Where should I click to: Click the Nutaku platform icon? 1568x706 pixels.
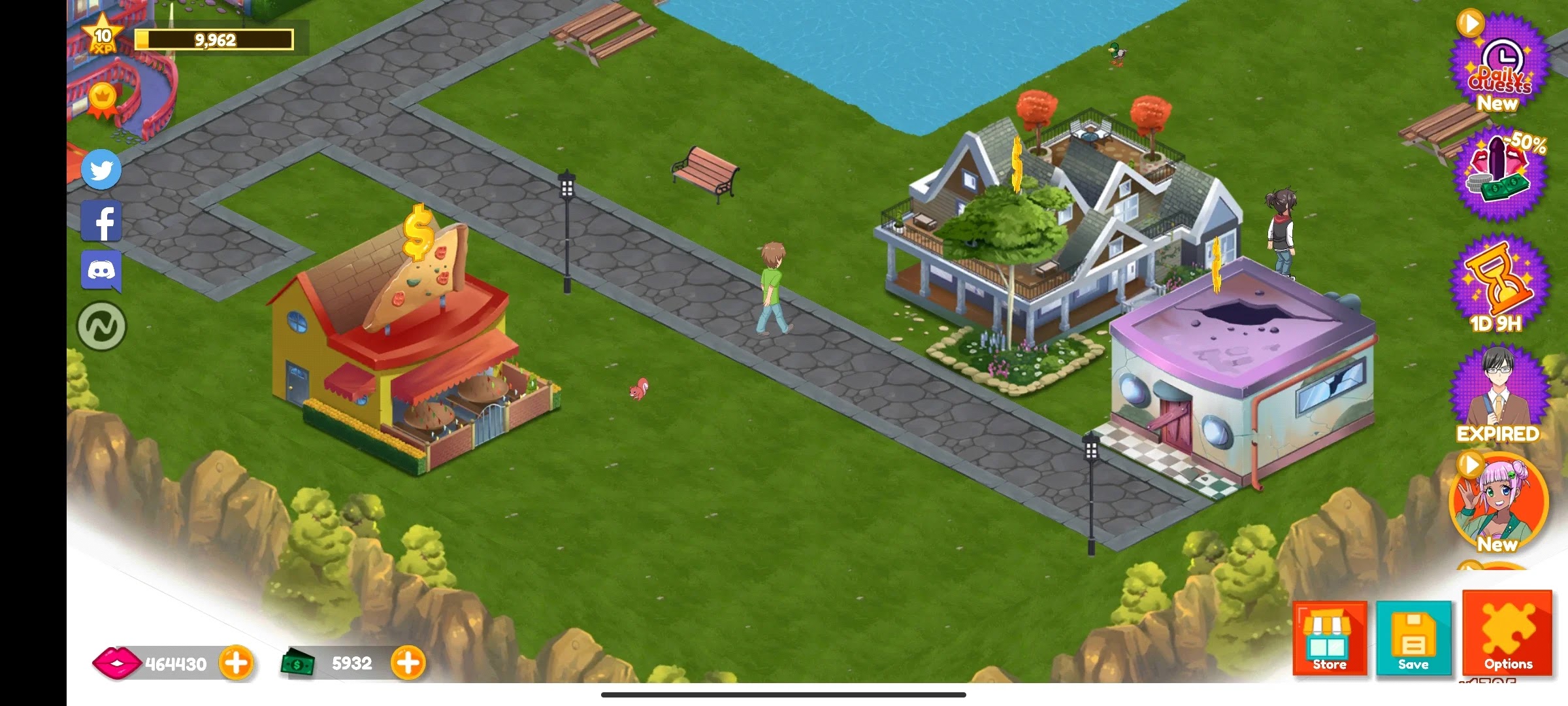pyautogui.click(x=101, y=325)
